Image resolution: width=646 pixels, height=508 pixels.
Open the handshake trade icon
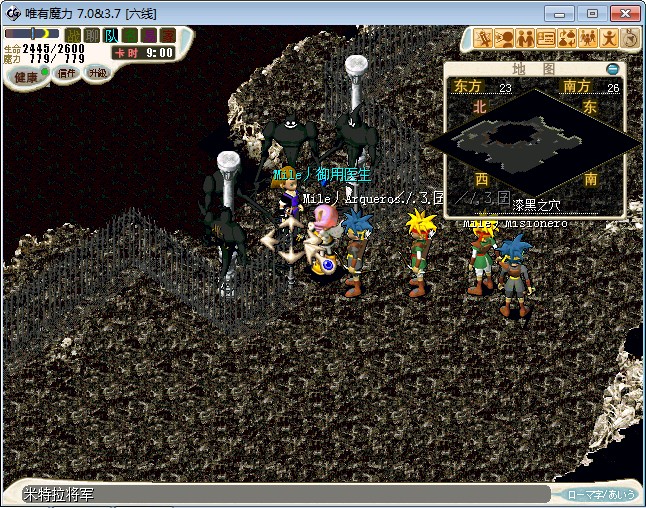pos(525,39)
